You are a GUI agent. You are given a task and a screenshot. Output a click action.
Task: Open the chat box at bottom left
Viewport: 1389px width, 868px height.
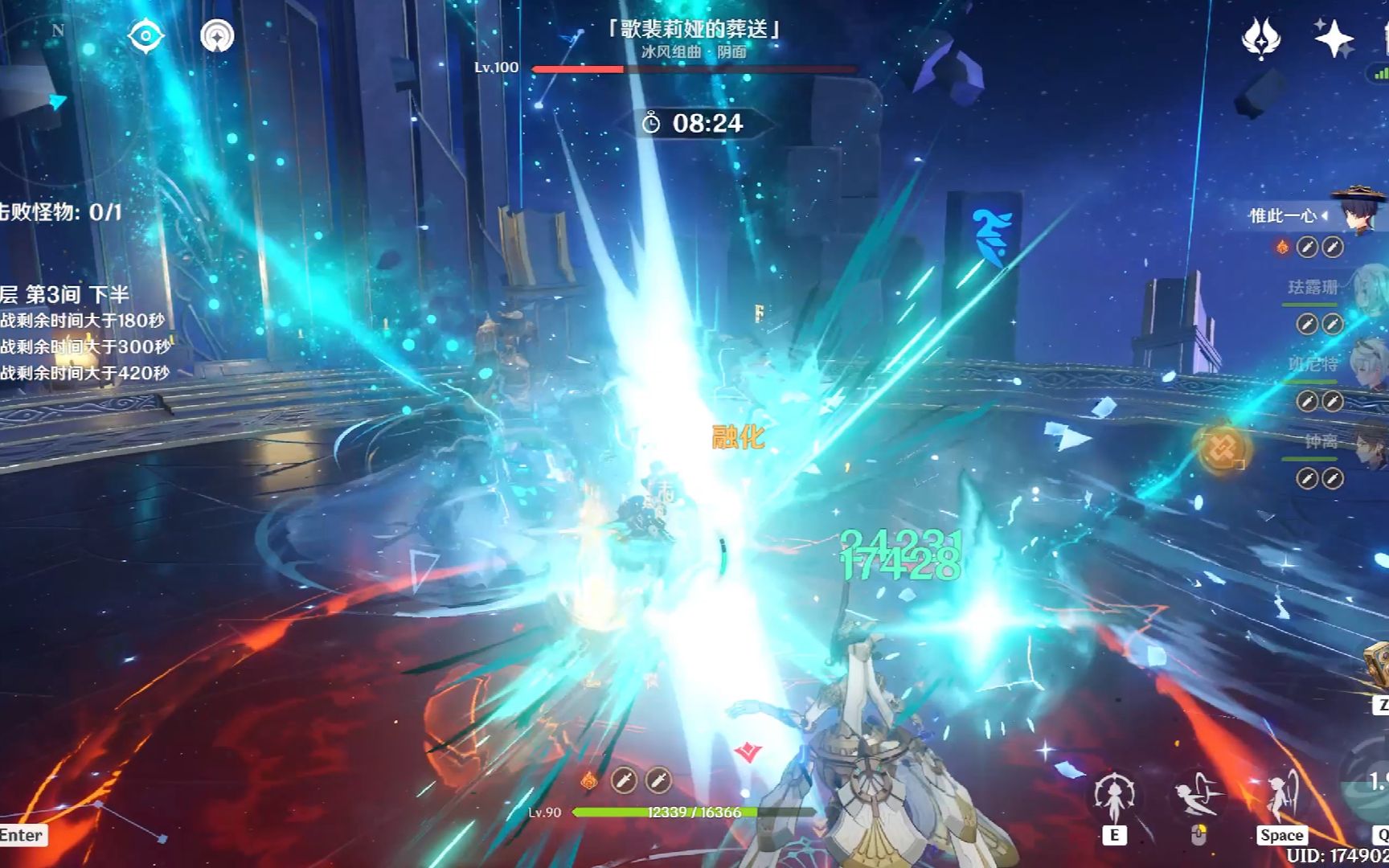(x=22, y=835)
